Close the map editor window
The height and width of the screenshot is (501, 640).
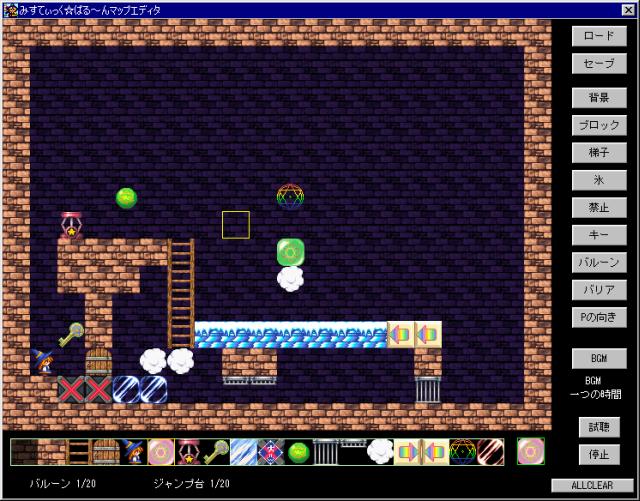[628, 9]
